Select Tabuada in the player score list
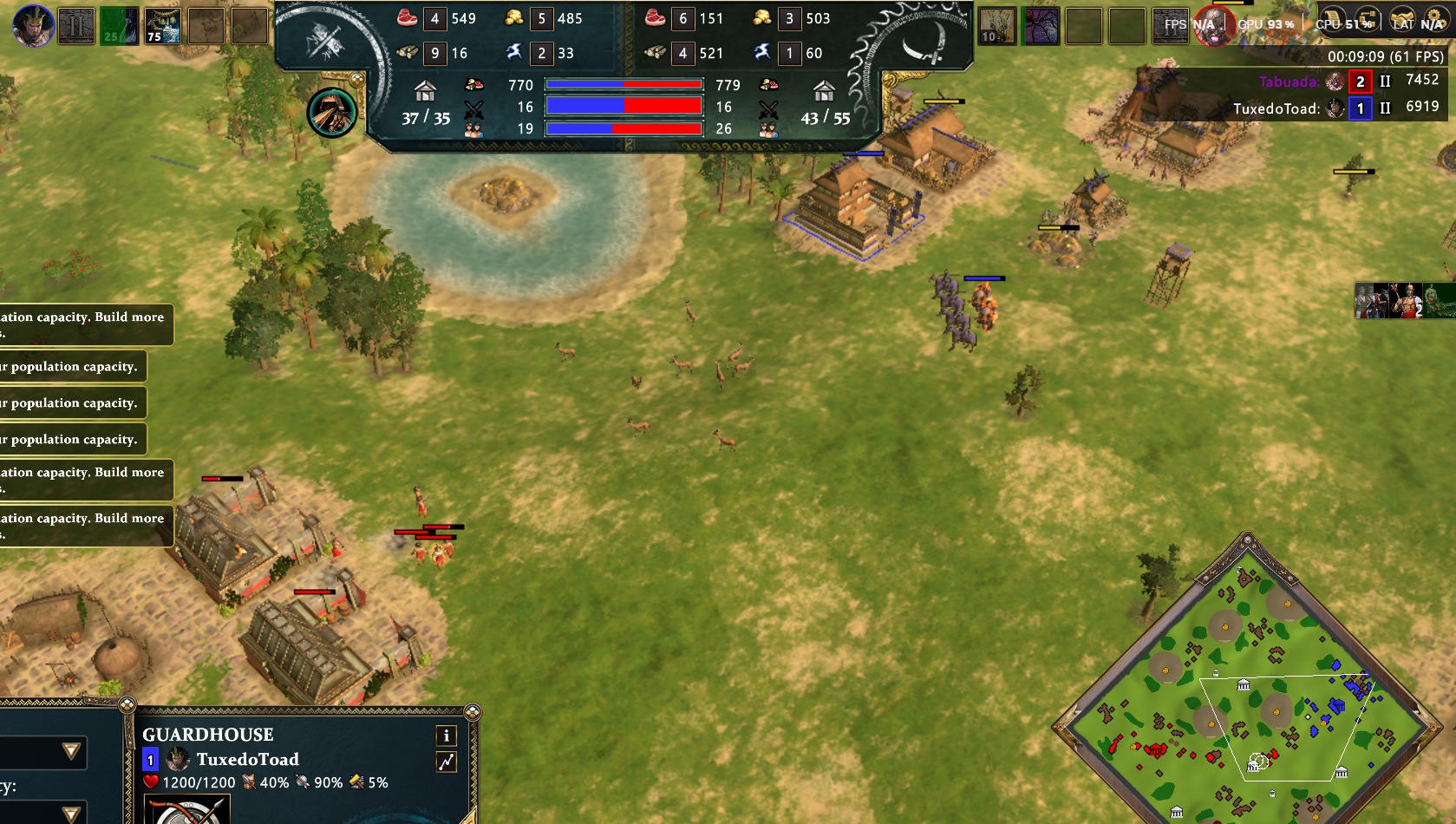The height and width of the screenshot is (824, 1456). (x=1289, y=82)
